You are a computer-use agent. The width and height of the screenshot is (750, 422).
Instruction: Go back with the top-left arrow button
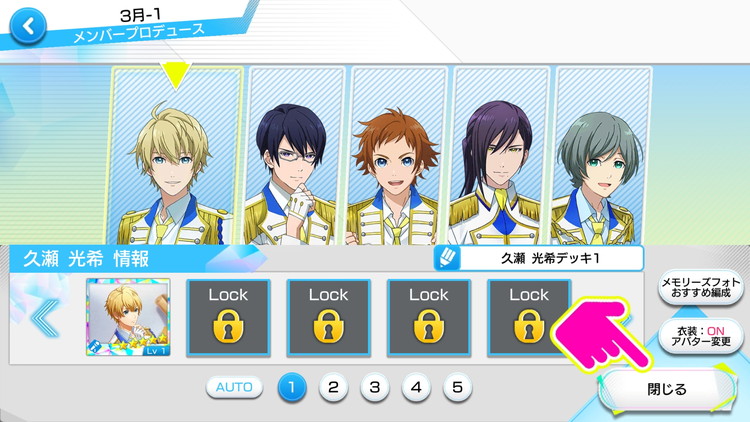coord(29,27)
